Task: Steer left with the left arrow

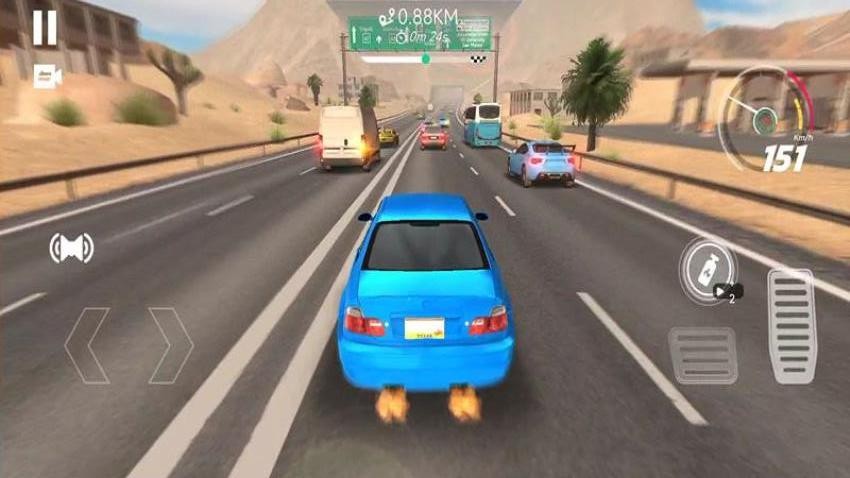Action: point(87,345)
